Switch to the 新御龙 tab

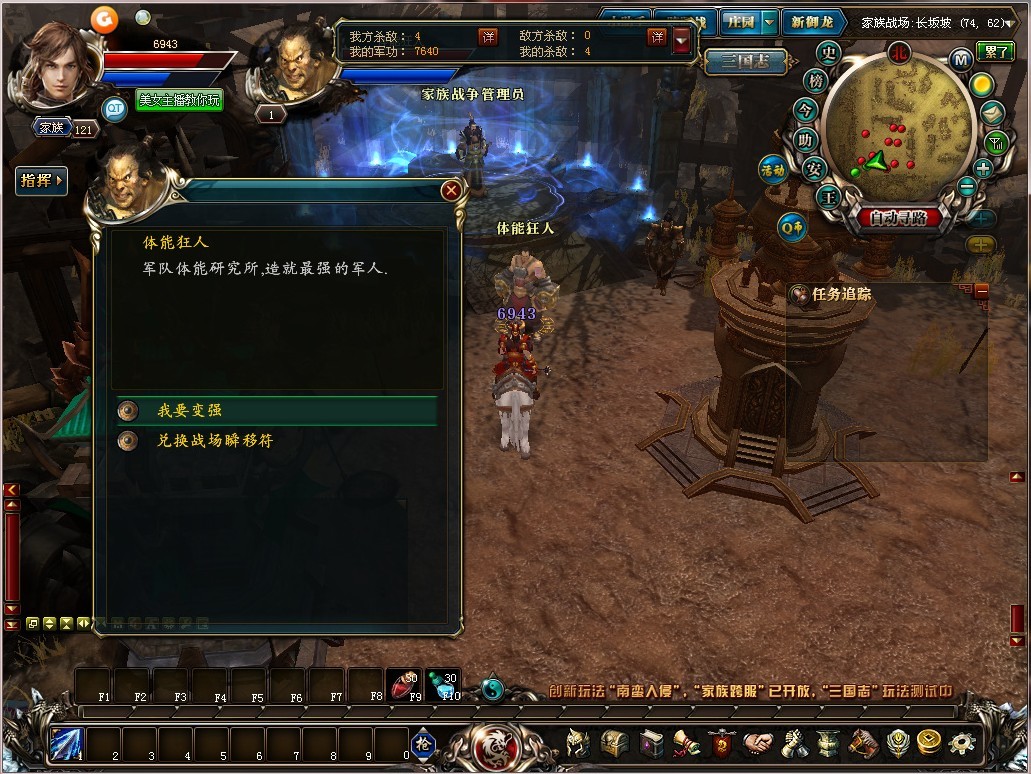811,21
